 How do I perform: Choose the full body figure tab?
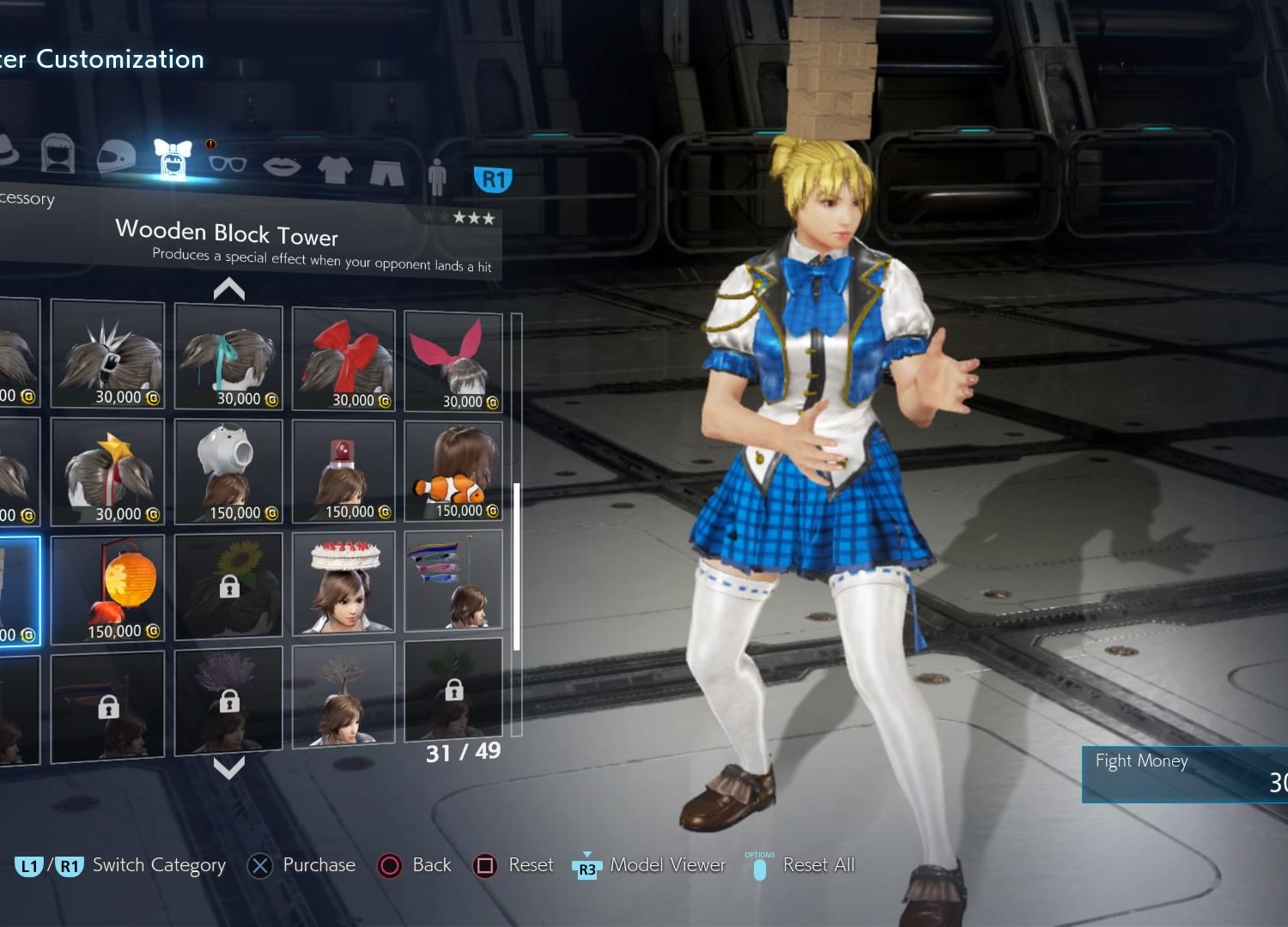[x=437, y=176]
